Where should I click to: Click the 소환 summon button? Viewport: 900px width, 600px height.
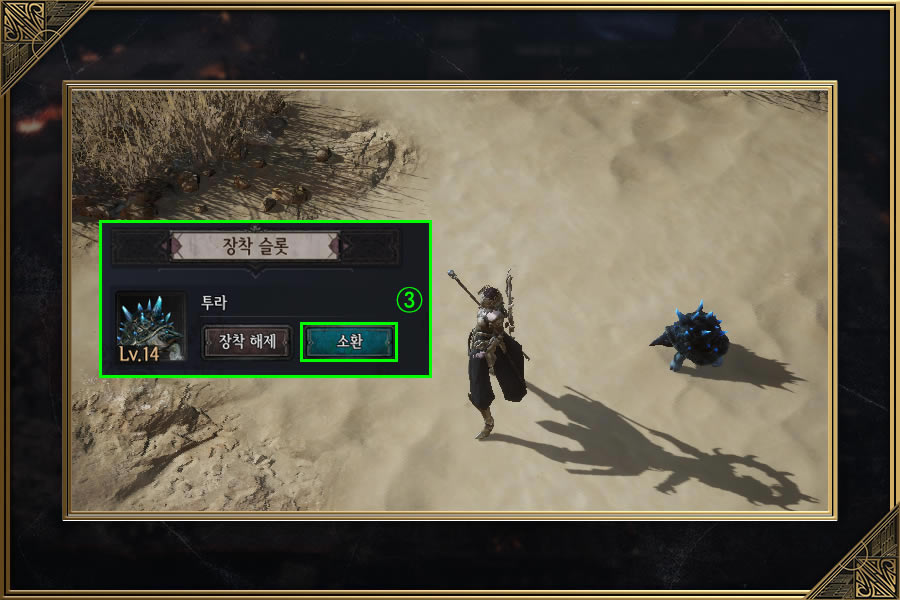pos(349,342)
